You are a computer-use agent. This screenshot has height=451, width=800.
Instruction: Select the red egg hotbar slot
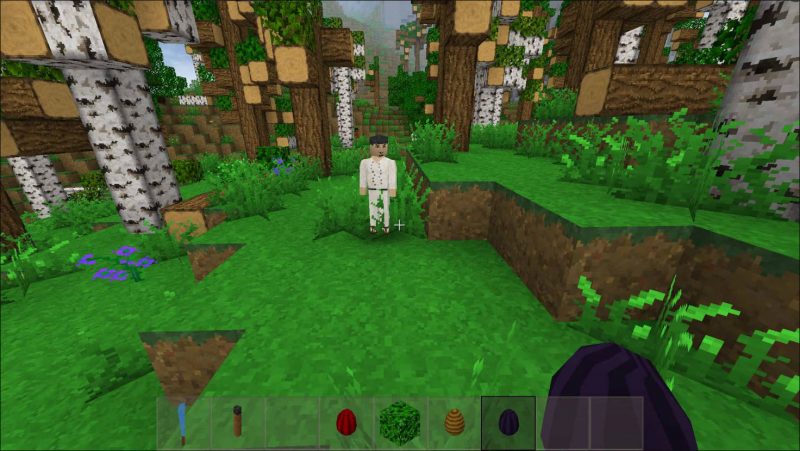tap(346, 422)
